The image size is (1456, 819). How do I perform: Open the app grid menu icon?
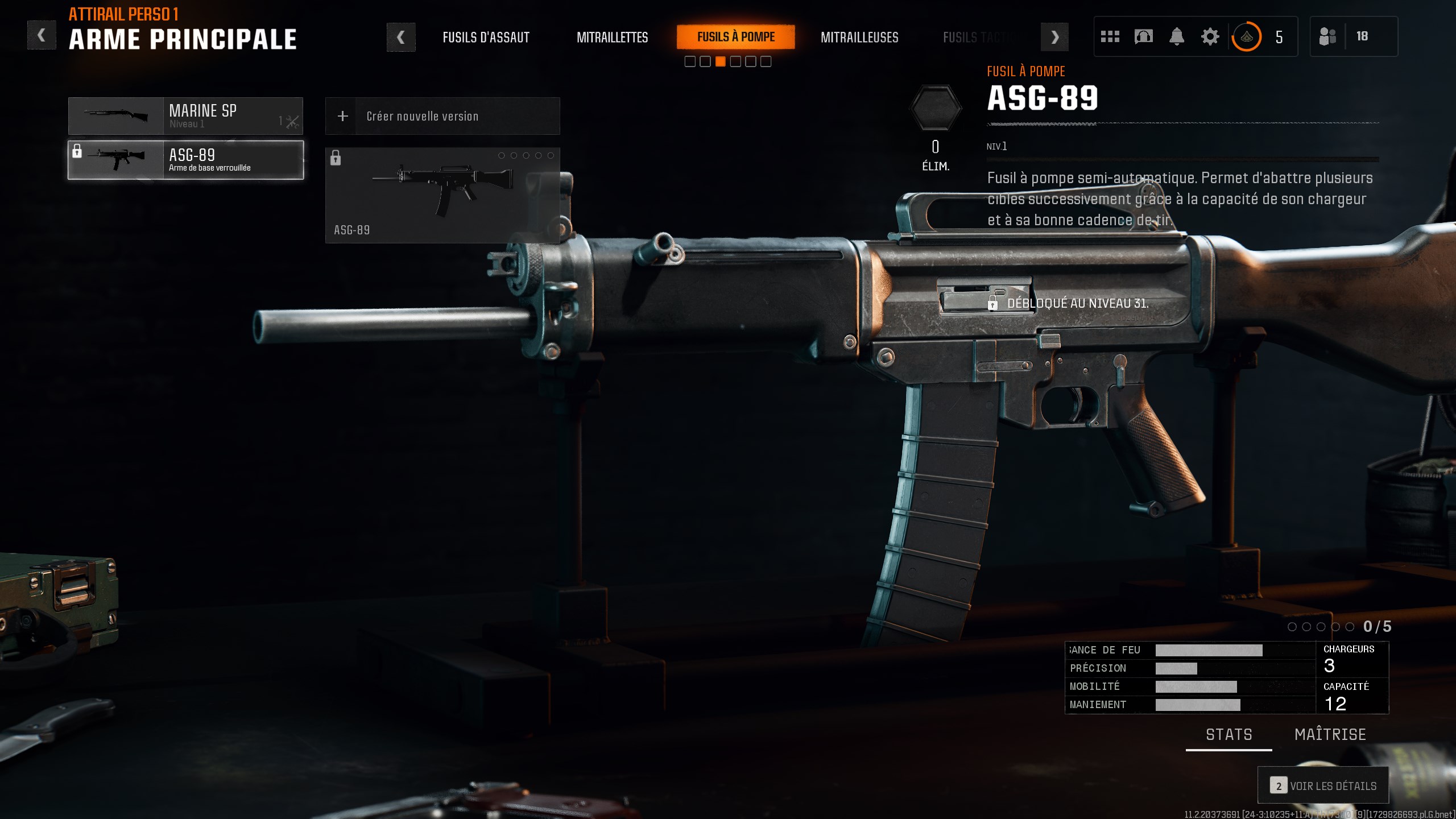[1110, 36]
